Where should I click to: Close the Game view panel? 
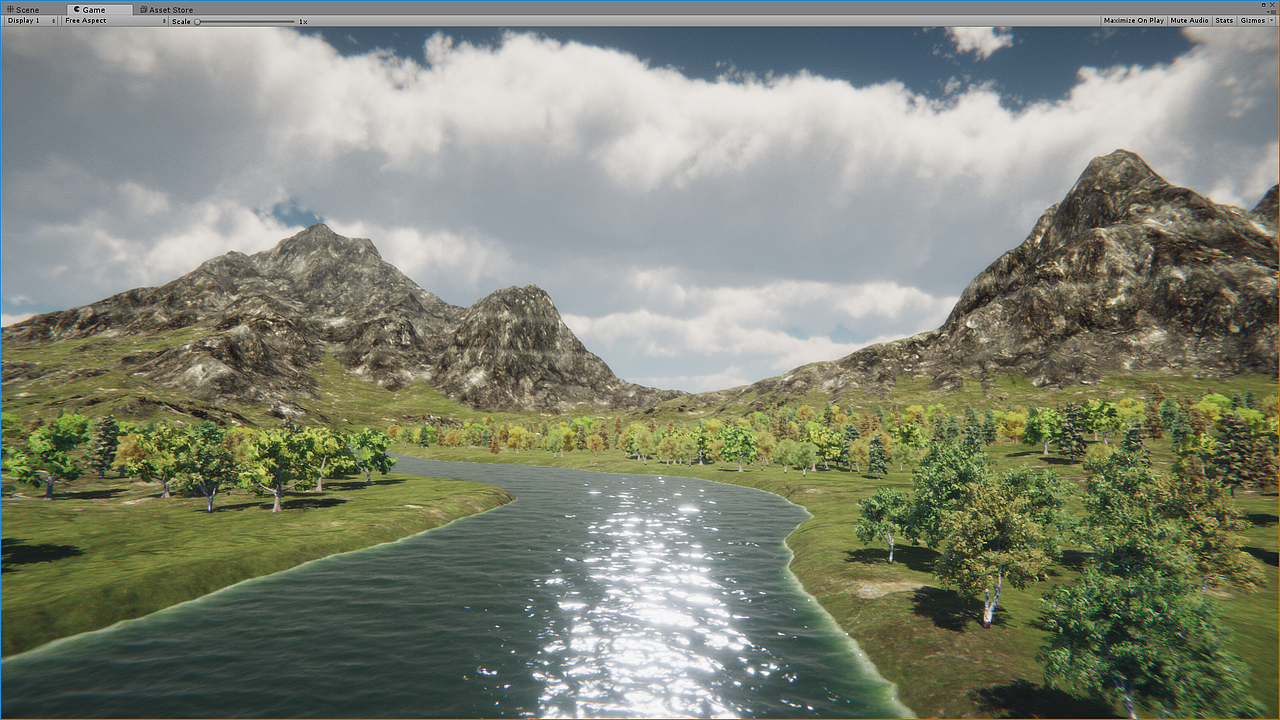click(x=1273, y=4)
